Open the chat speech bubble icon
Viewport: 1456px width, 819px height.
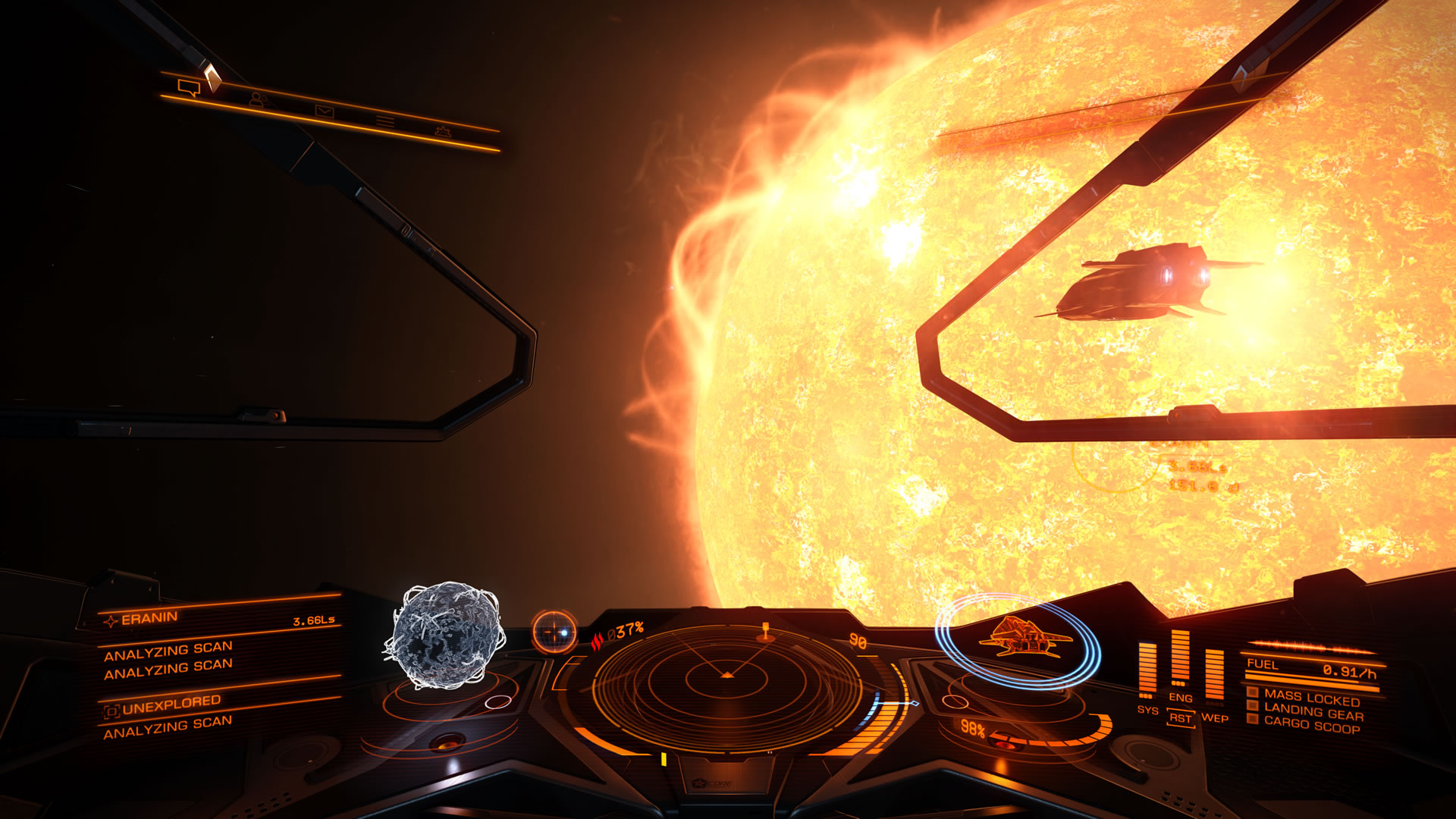(189, 88)
